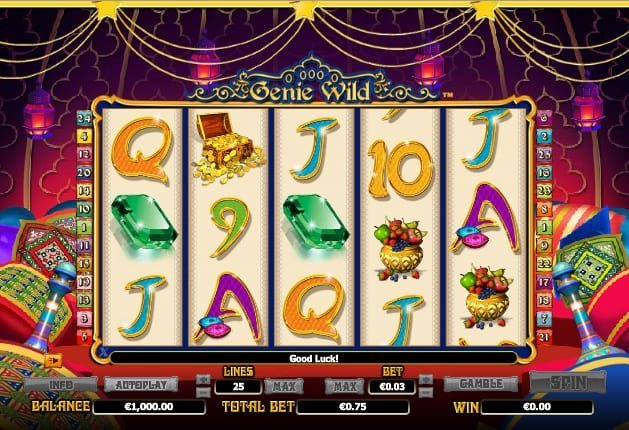The height and width of the screenshot is (430, 629).
Task: Set lines to maximum with Lines MAX
Action: [x=283, y=386]
